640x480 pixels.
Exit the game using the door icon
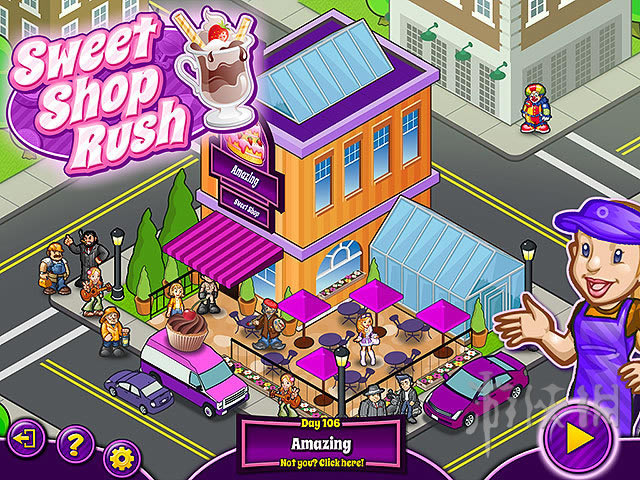pos(27,440)
